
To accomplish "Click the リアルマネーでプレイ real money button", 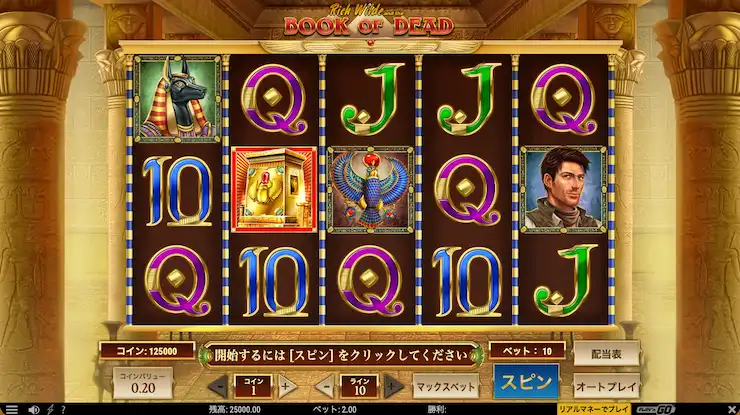I will [x=594, y=409].
